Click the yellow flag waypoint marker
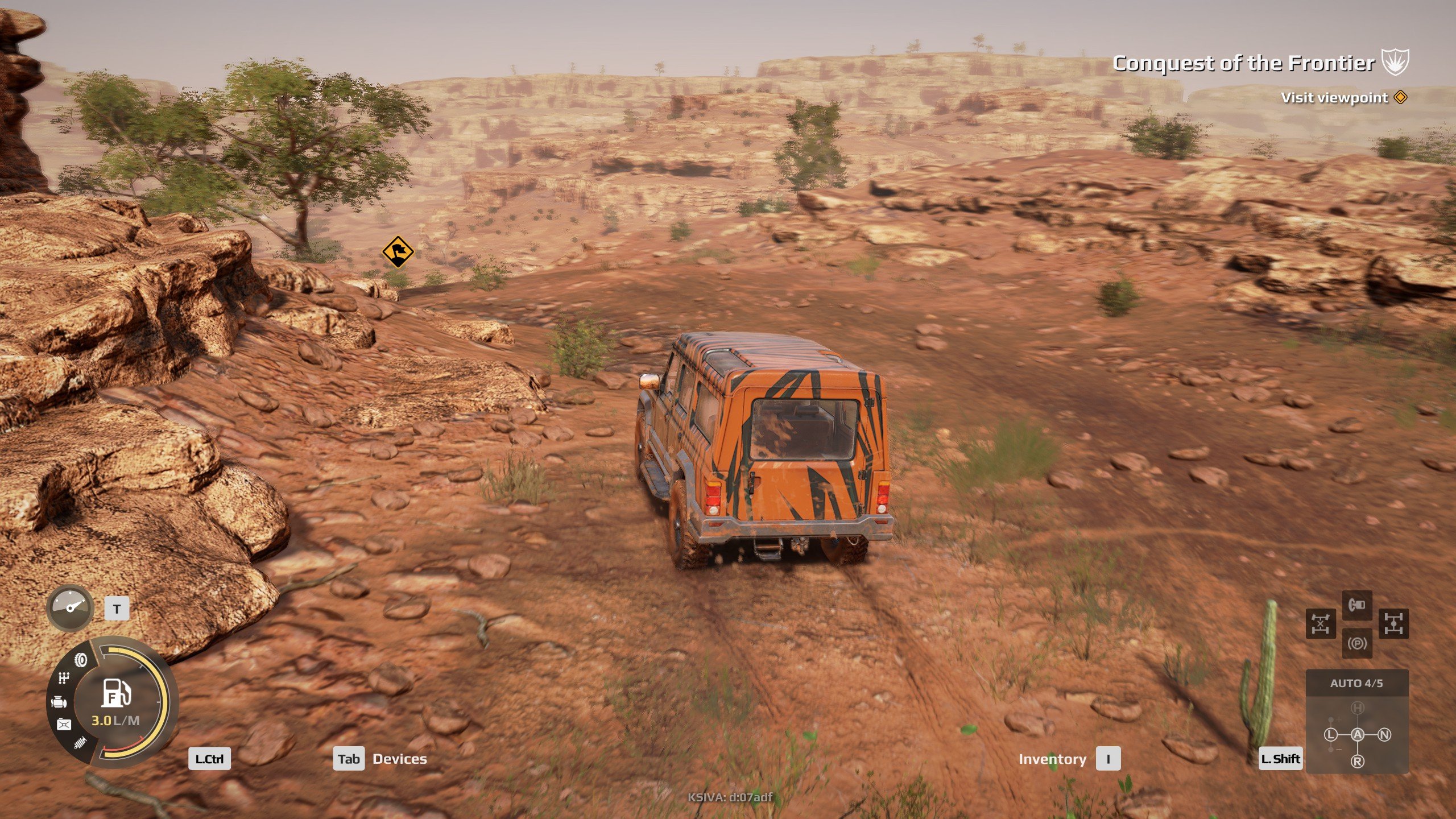Viewport: 1456px width, 819px height. pos(397,251)
